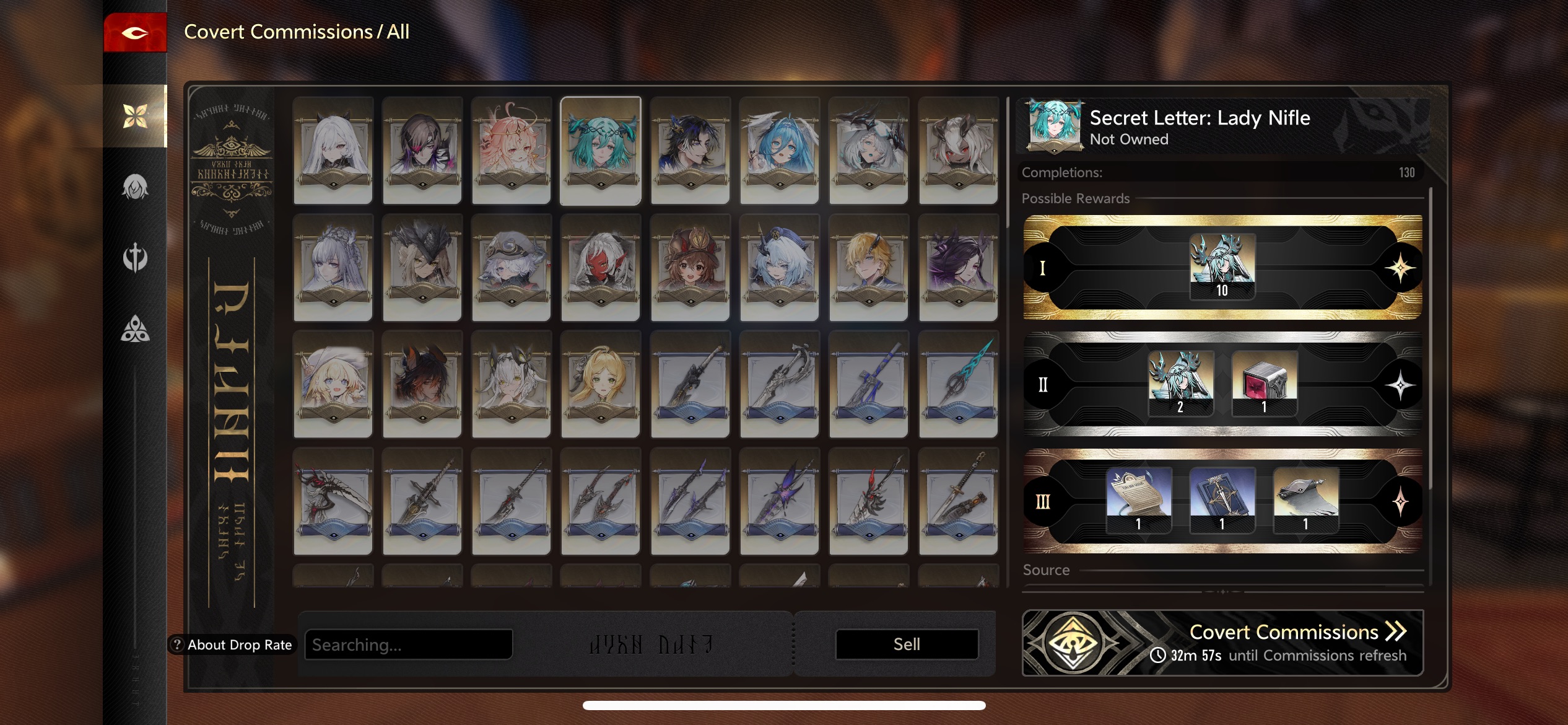The height and width of the screenshot is (725, 1568).
Task: Open the character head silhouette tab
Action: [135, 187]
